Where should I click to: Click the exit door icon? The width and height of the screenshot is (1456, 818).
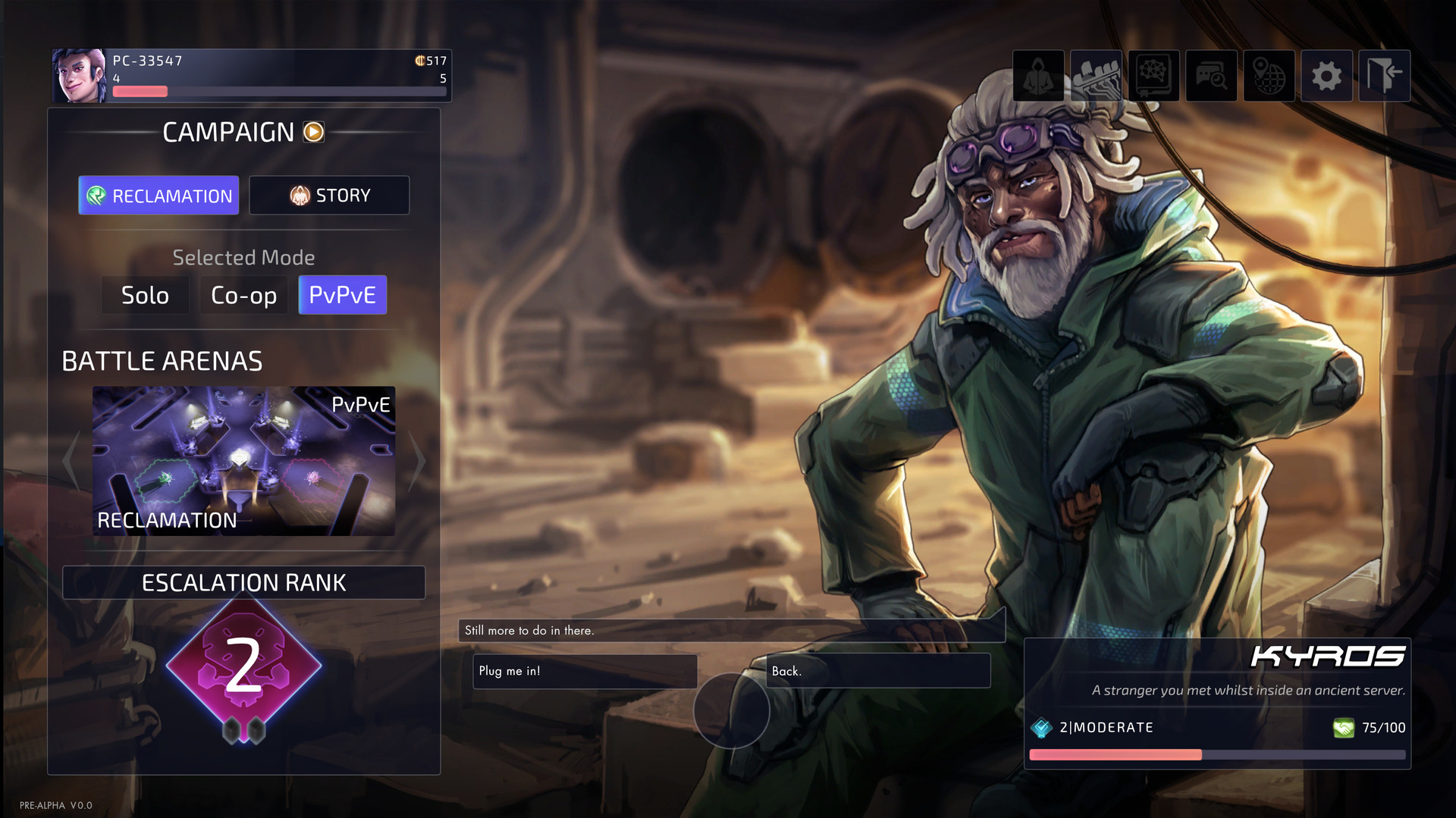(1384, 76)
